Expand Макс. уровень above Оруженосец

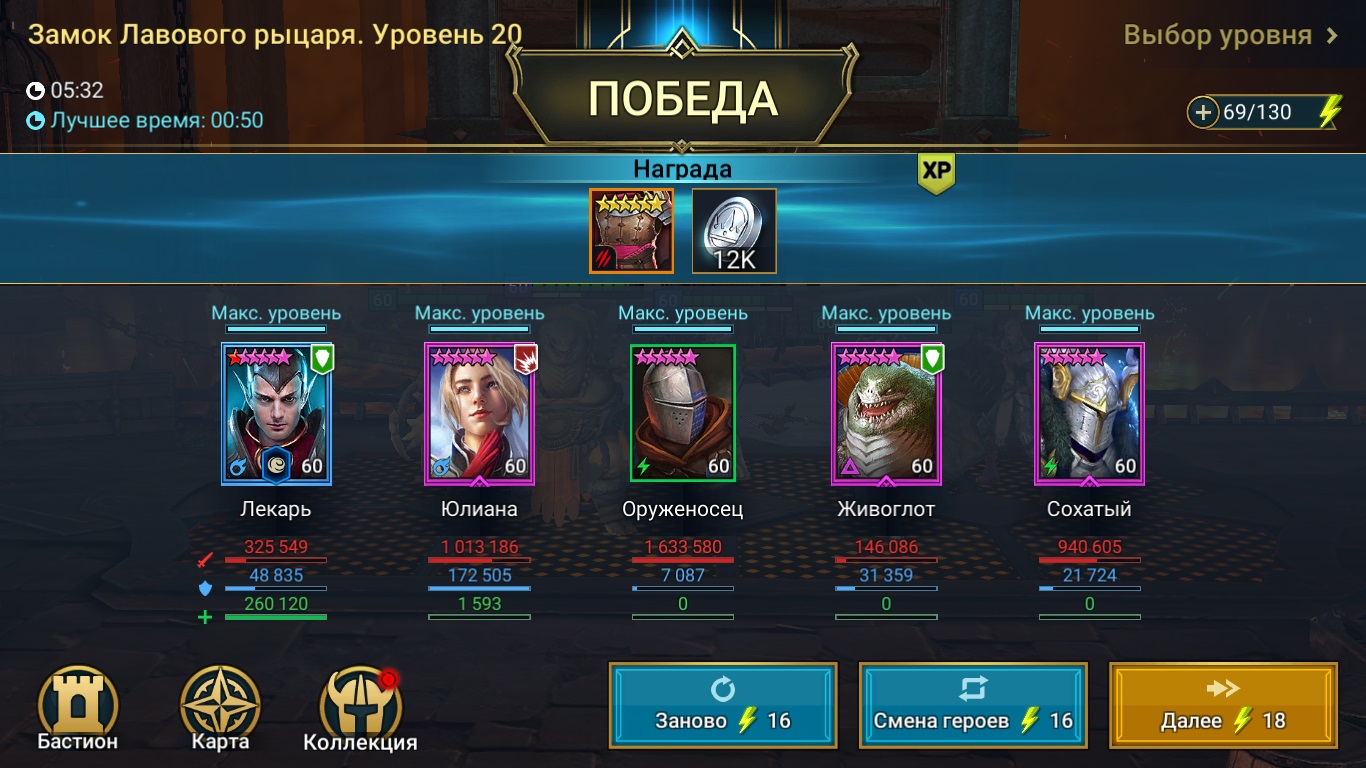pyautogui.click(x=682, y=312)
